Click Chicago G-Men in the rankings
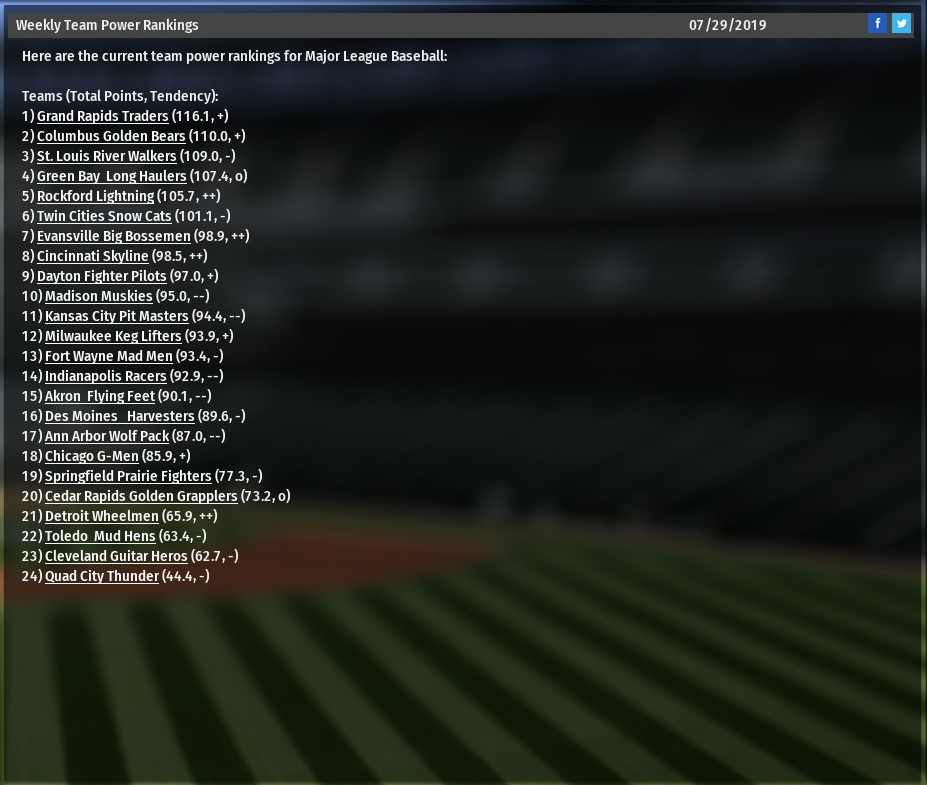This screenshot has width=927, height=785. click(91, 456)
